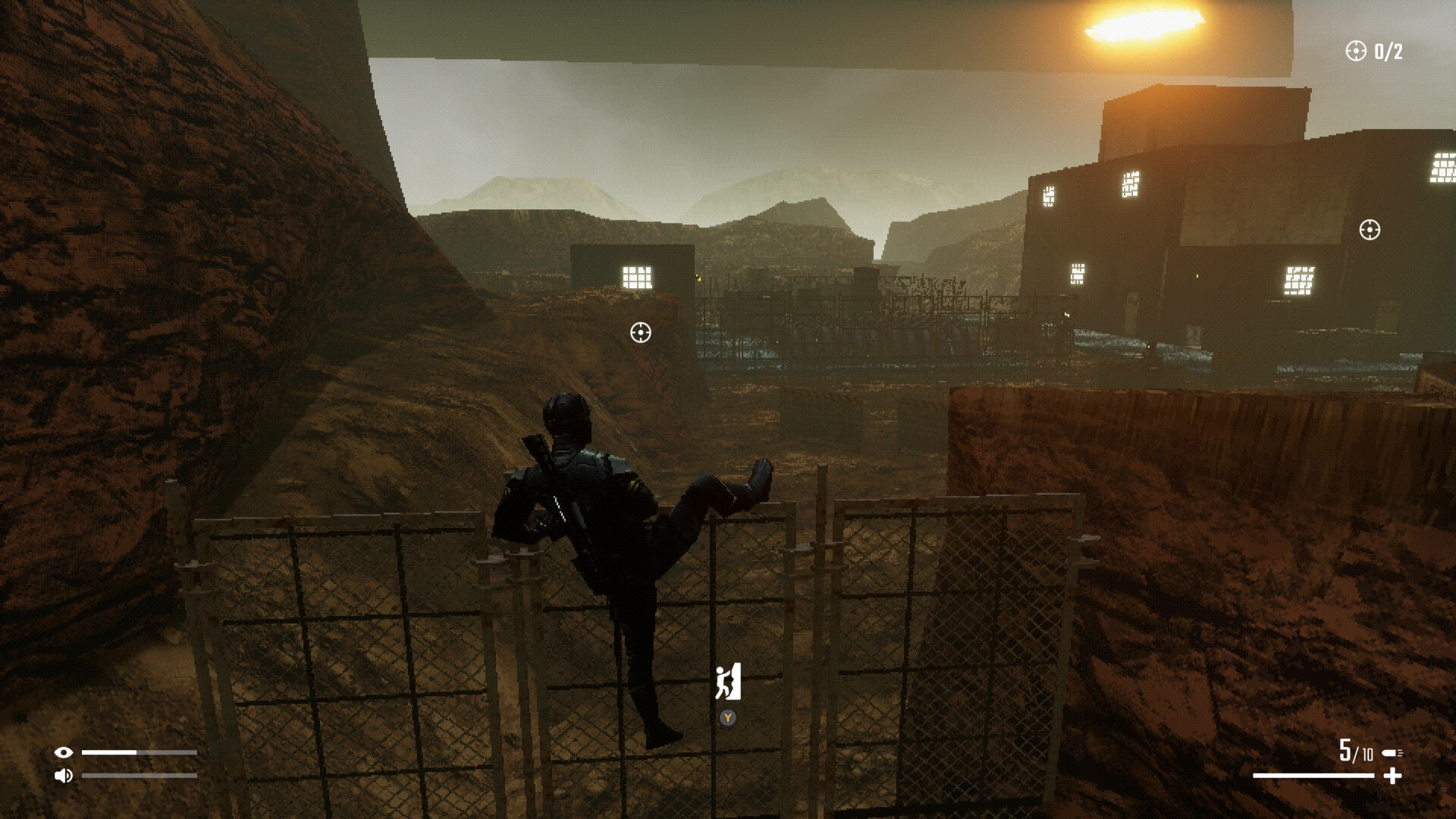The height and width of the screenshot is (819, 1456).
Task: Activate the climb-over-fence action icon
Action: [728, 682]
